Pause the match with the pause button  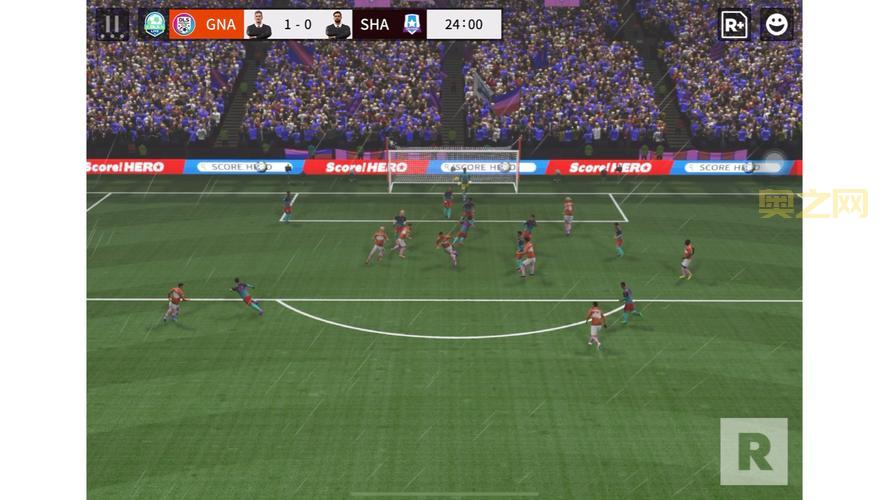112,25
